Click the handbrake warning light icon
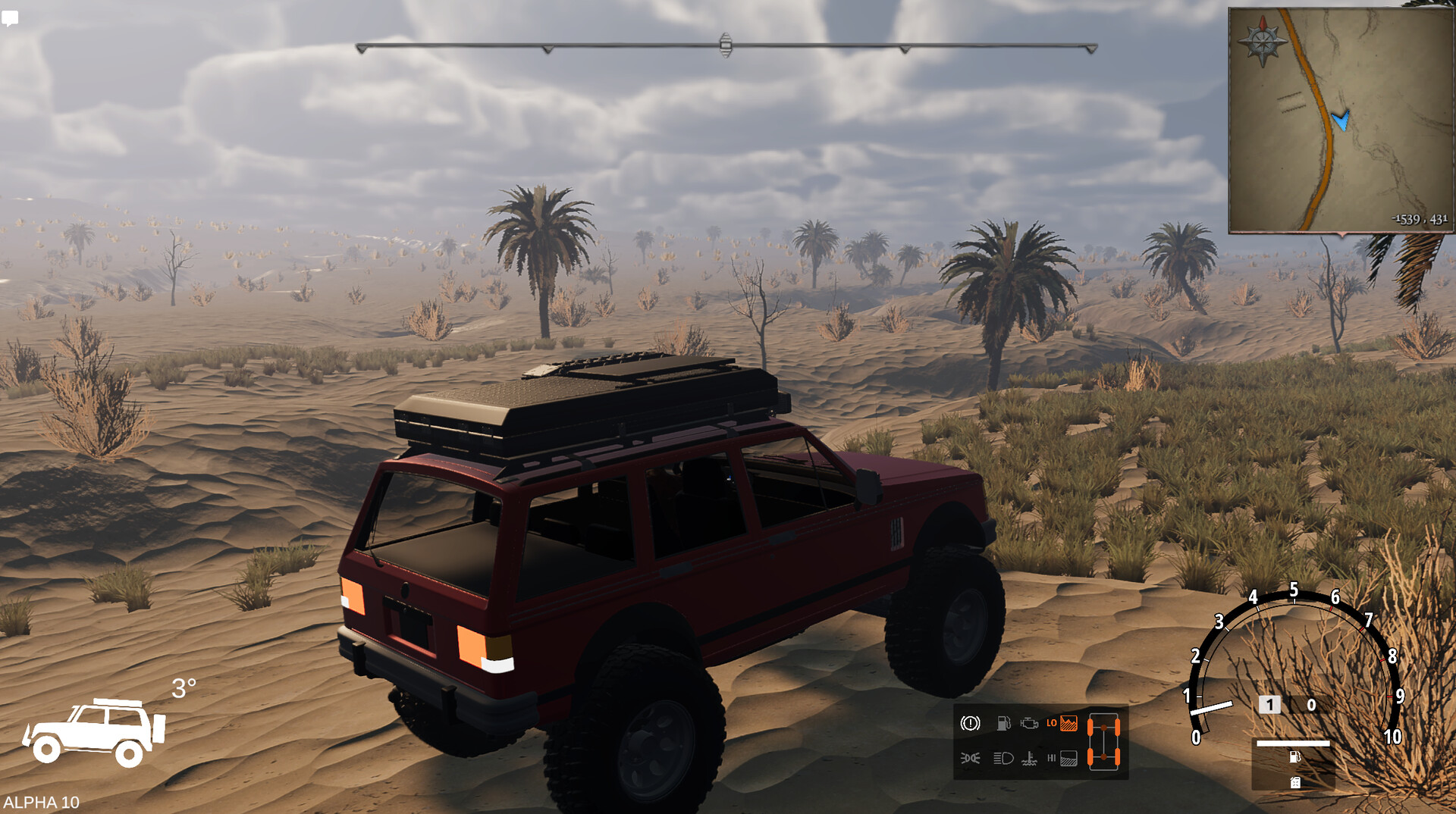1456x814 pixels. click(x=970, y=724)
